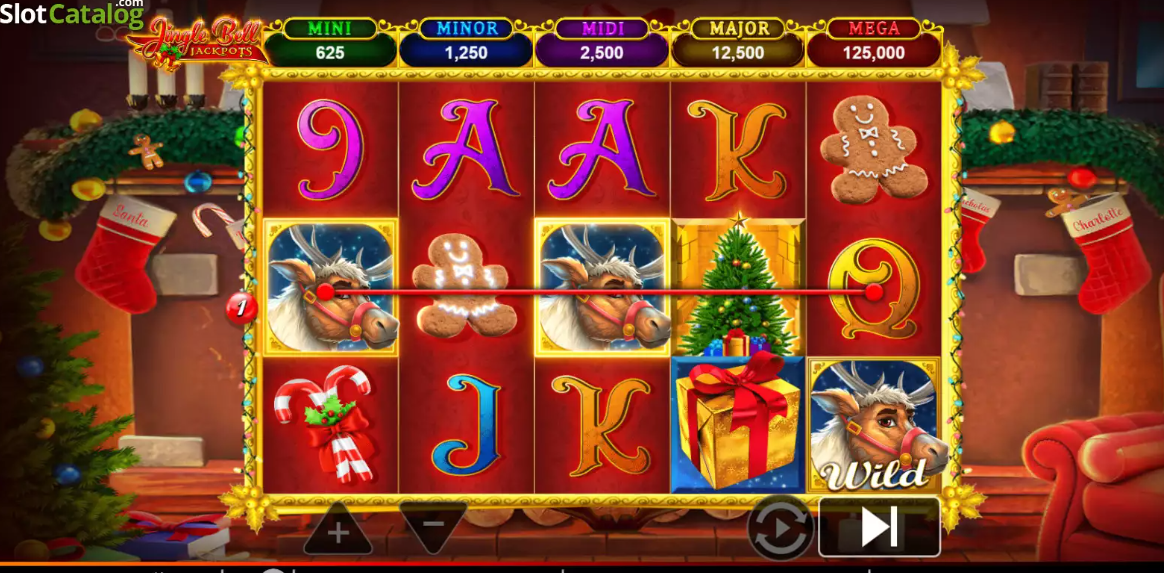
Task: Increase the bet with the plus button
Action: coord(338,530)
